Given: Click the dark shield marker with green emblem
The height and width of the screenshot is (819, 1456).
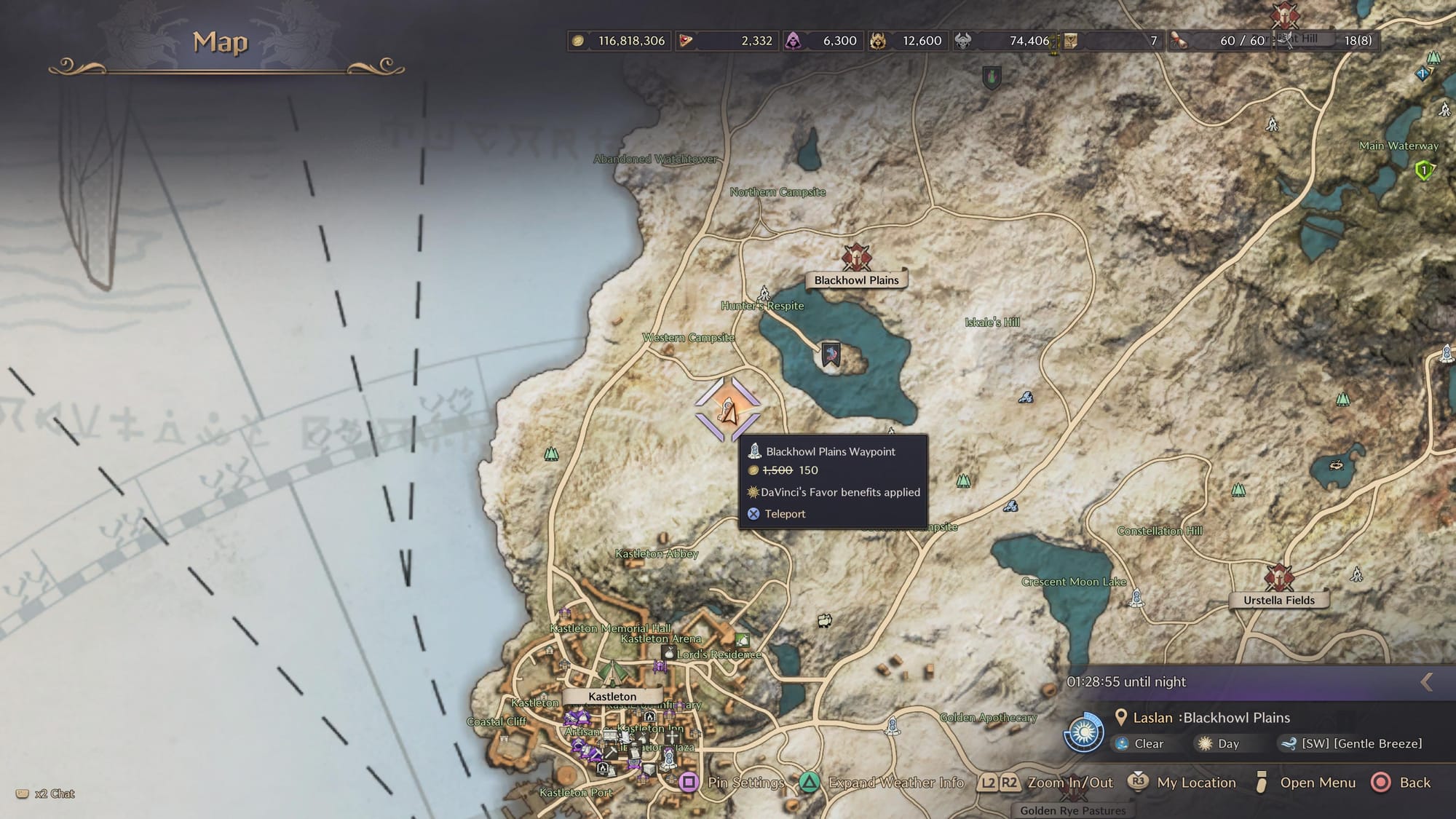Looking at the screenshot, I should pos(991,77).
